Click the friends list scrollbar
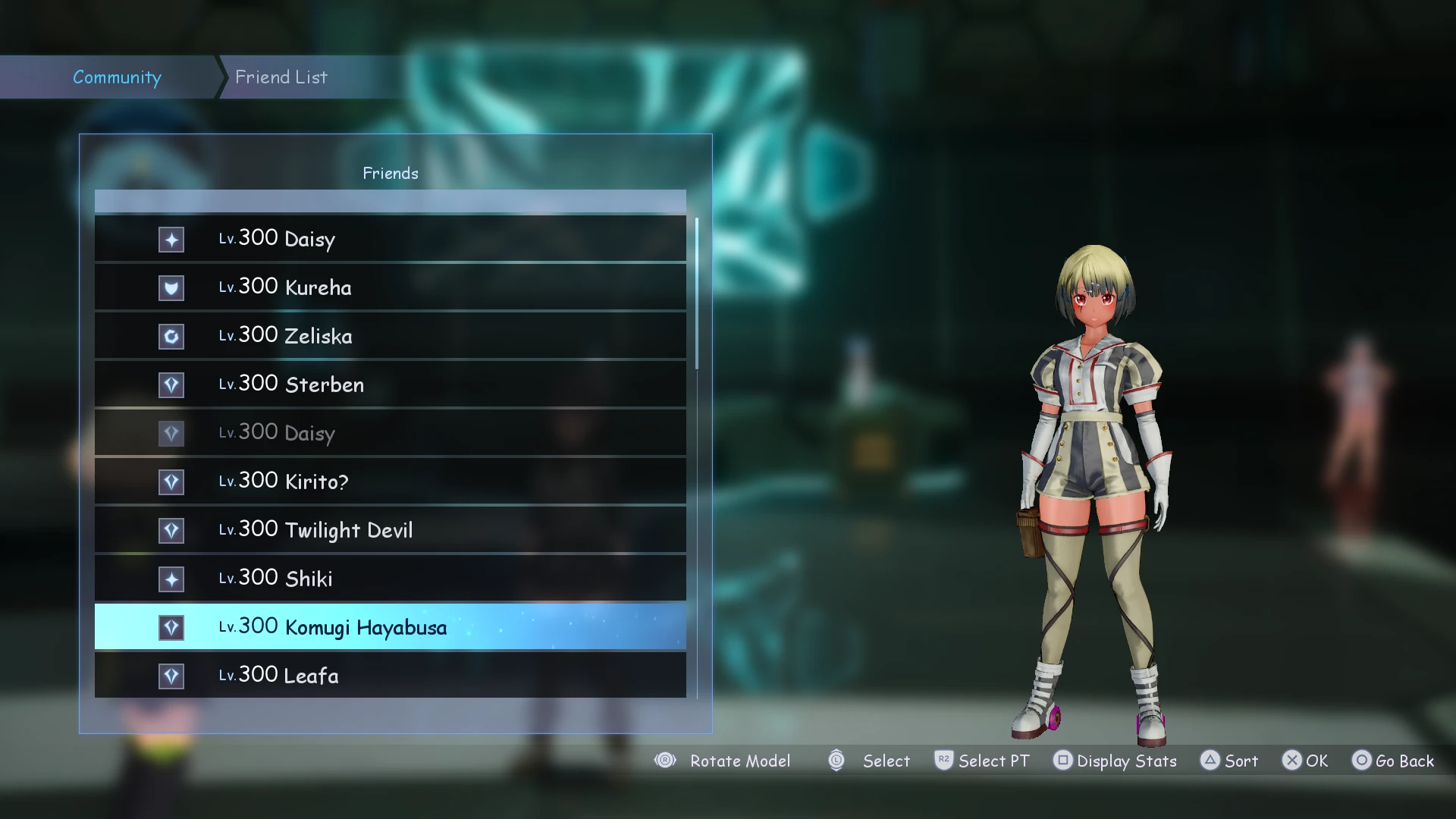The height and width of the screenshot is (819, 1456). point(697,294)
